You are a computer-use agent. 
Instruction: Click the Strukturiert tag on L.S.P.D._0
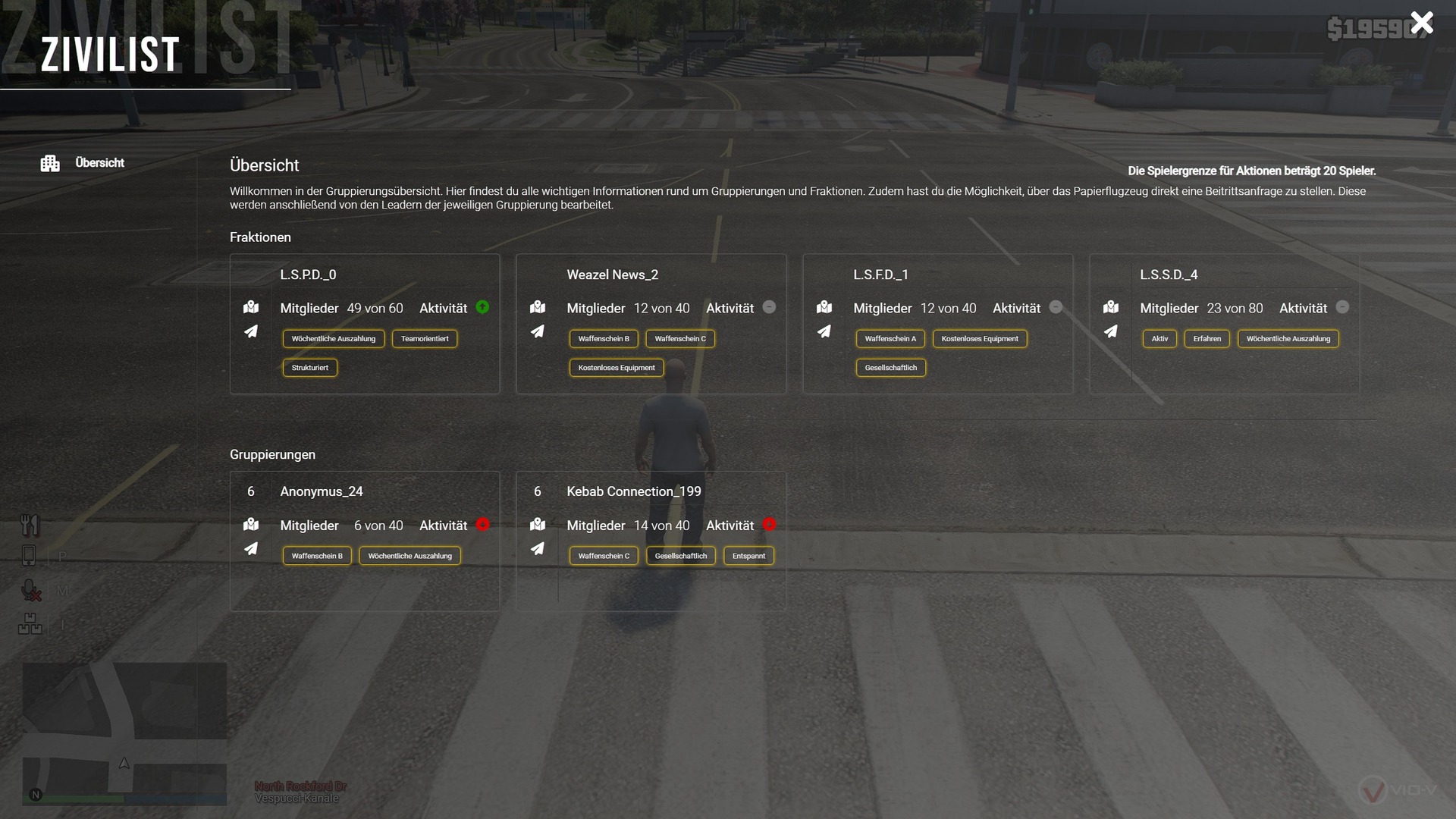click(310, 368)
